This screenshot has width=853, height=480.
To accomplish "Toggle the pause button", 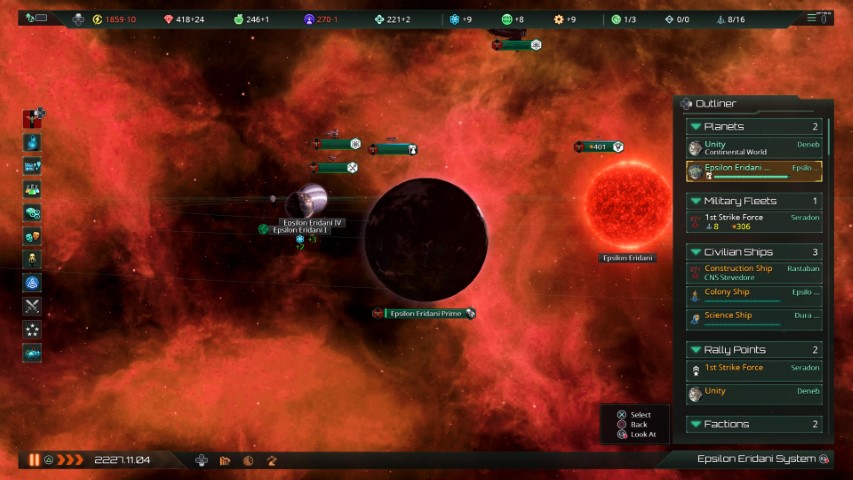I will [x=34, y=460].
